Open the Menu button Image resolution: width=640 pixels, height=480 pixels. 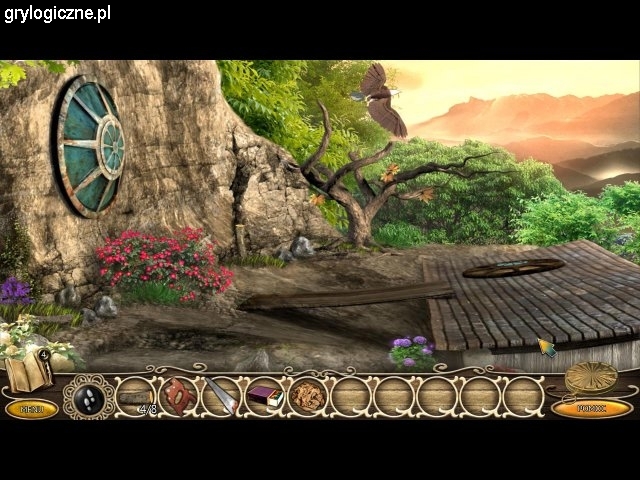coord(31,408)
